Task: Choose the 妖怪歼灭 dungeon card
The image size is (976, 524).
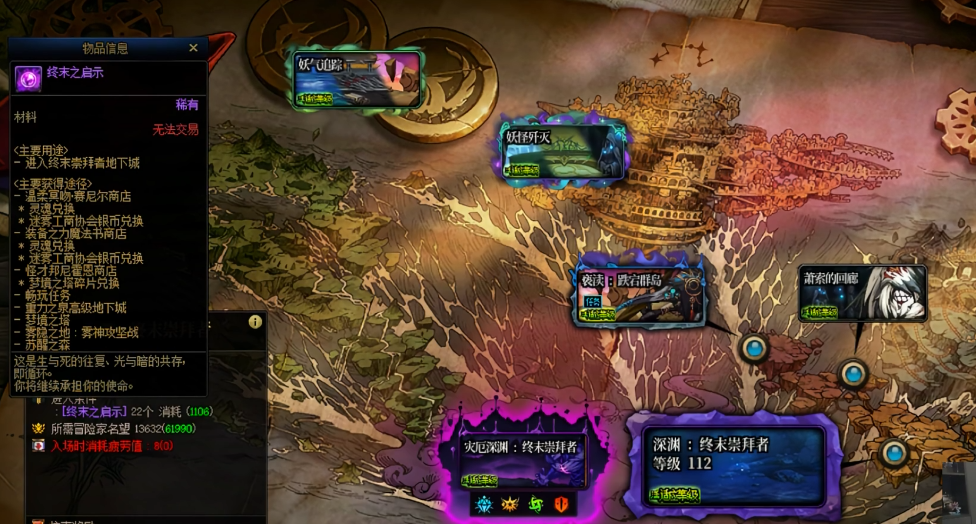Action: (565, 150)
